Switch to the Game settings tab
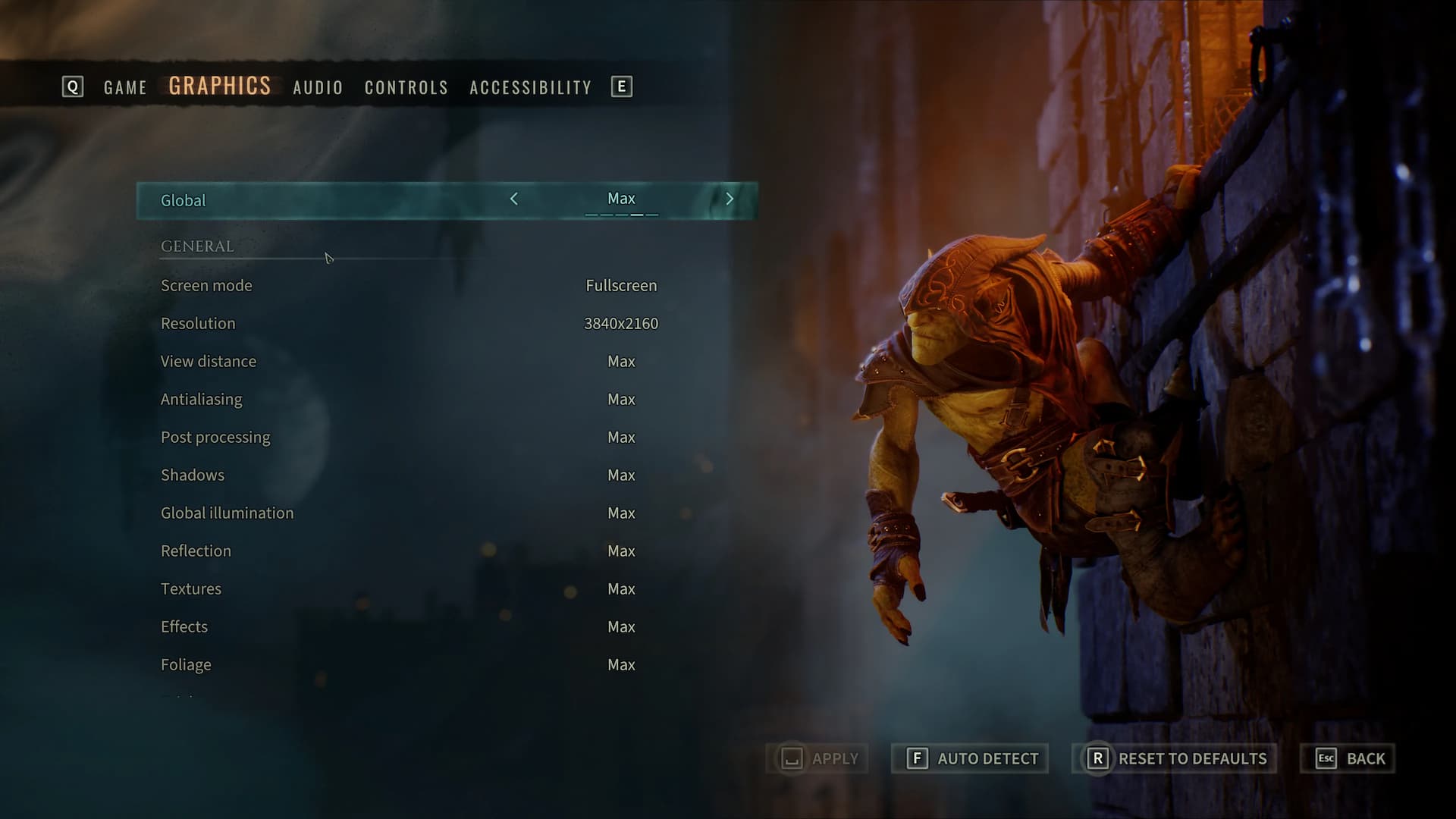The height and width of the screenshot is (819, 1456). point(125,87)
